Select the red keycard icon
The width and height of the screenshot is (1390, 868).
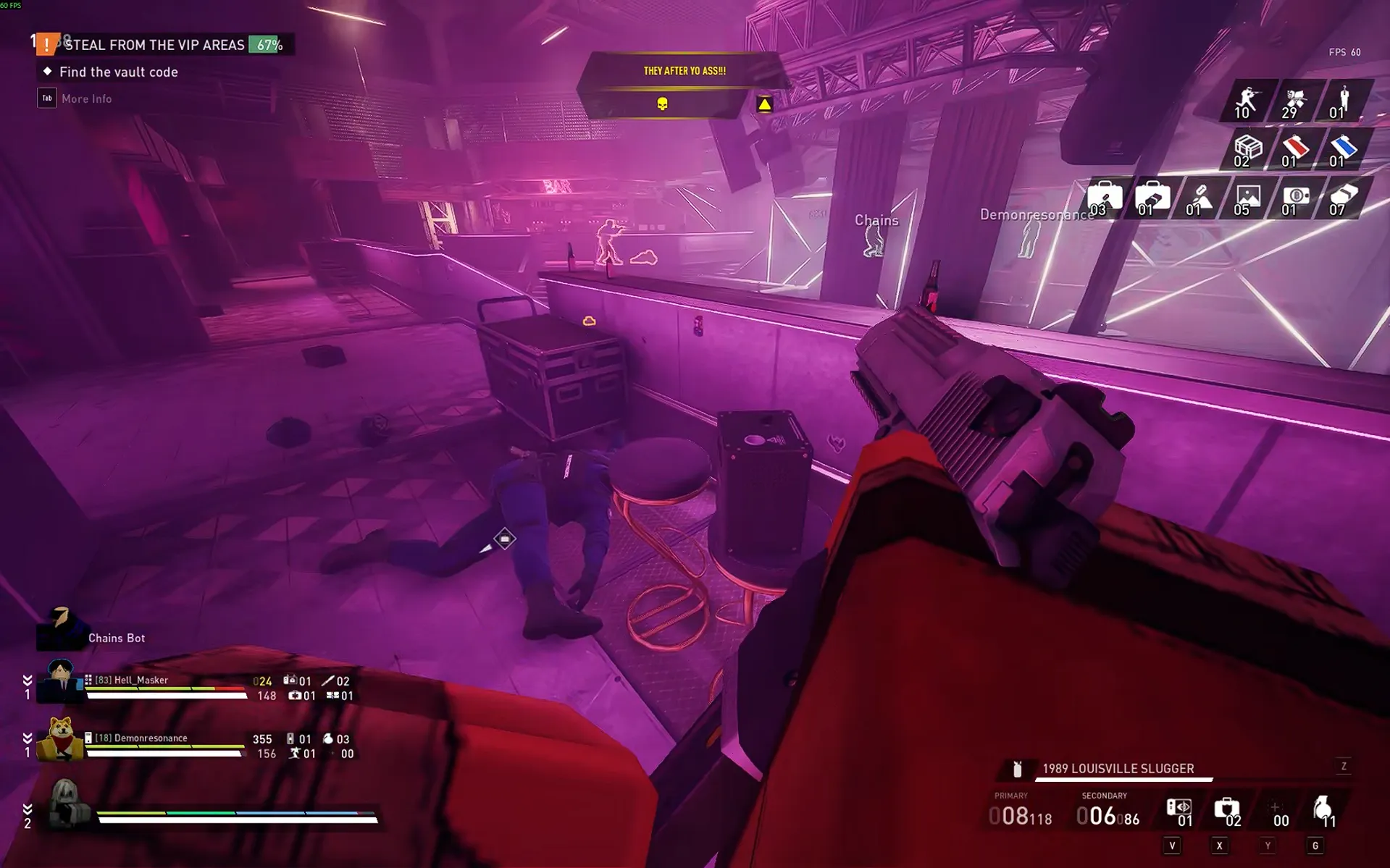click(x=1294, y=150)
